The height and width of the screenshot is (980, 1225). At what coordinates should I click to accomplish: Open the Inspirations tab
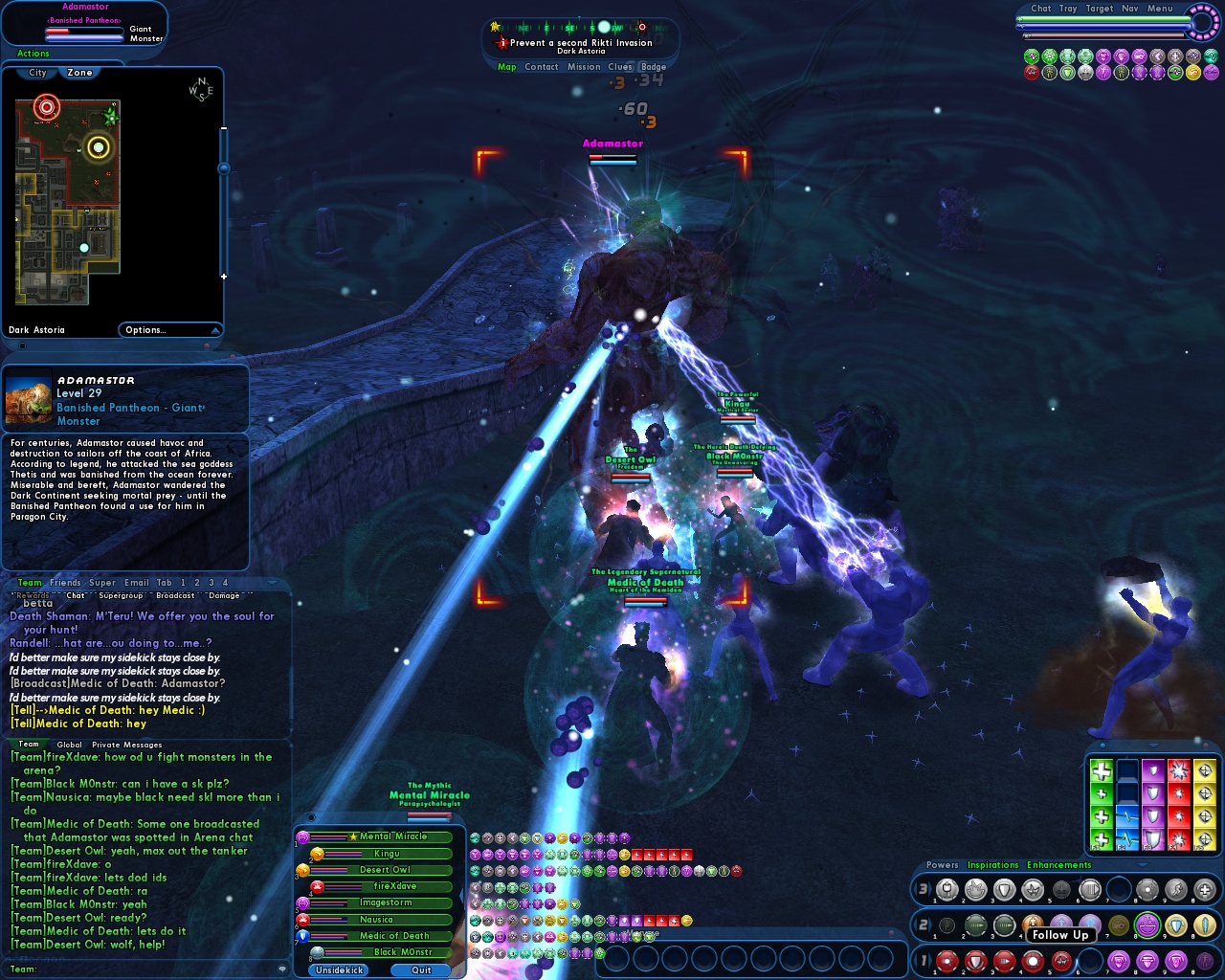(x=992, y=865)
